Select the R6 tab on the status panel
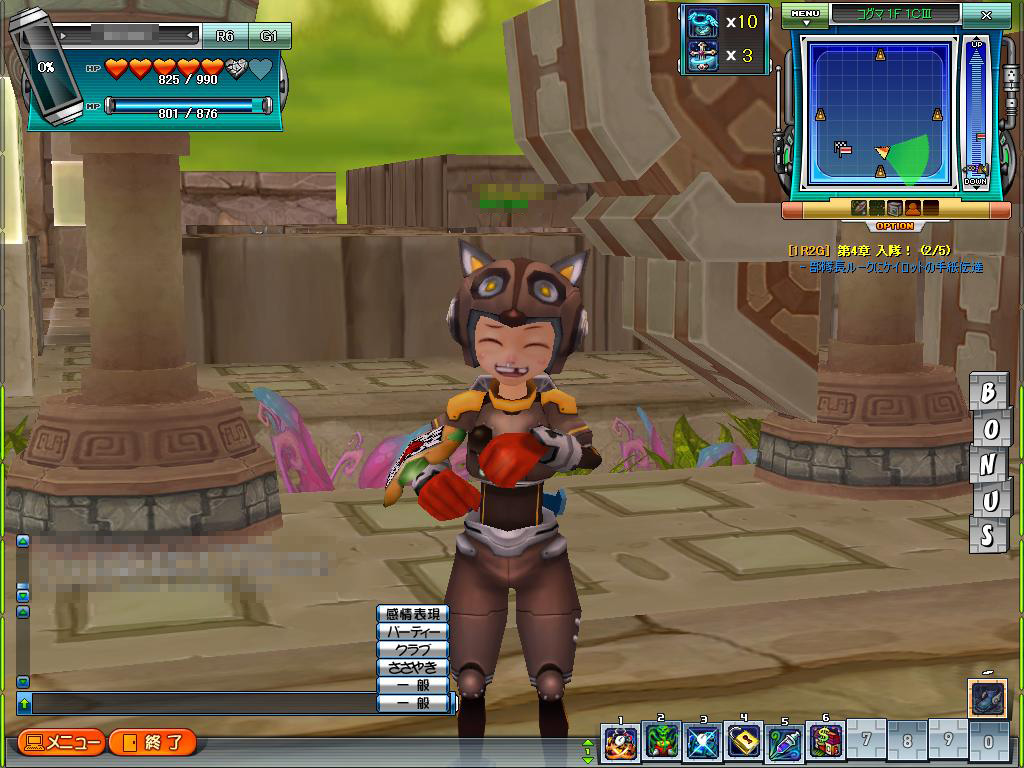The image size is (1024, 768). click(x=224, y=36)
